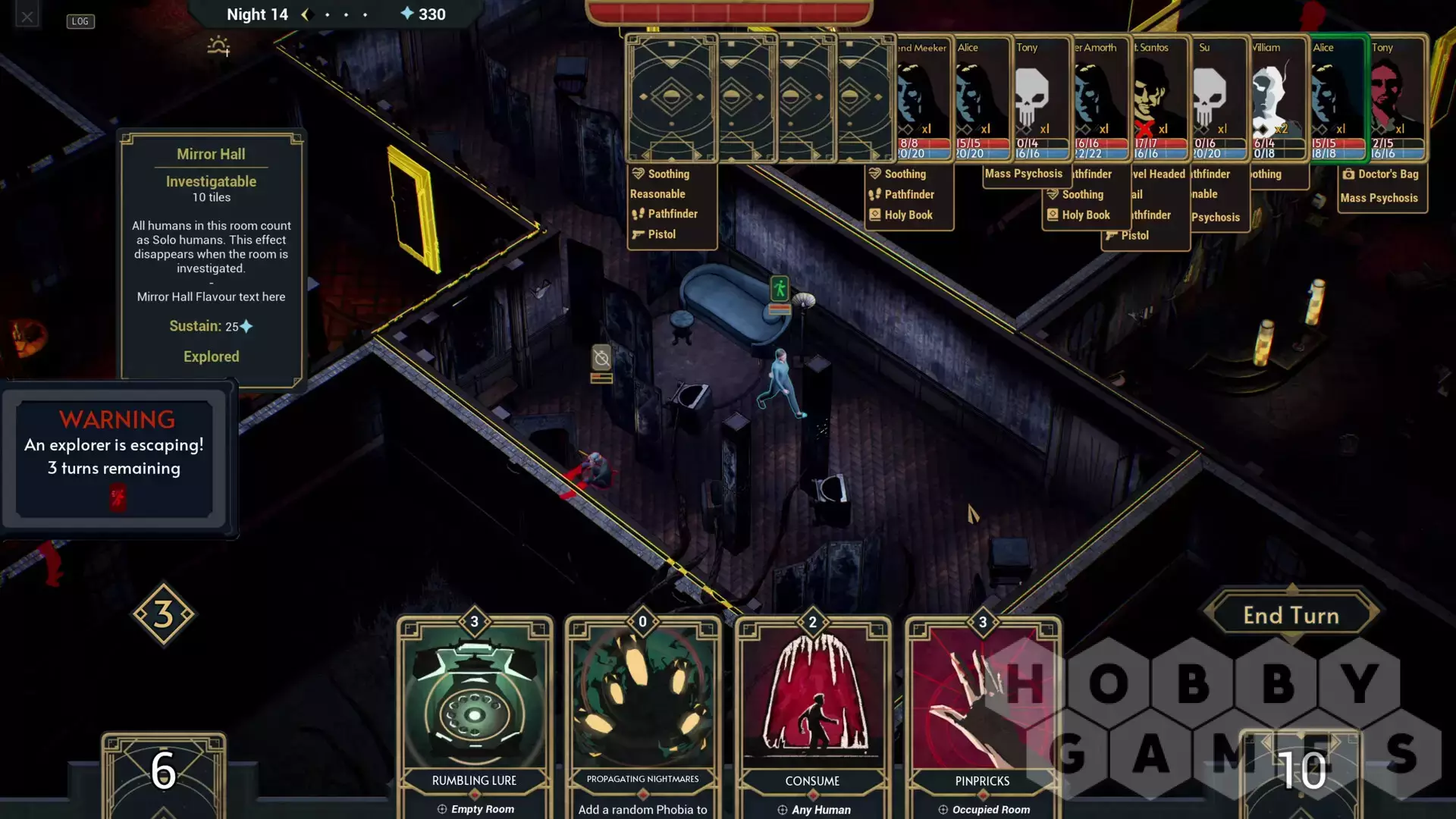
Task: Choose the Santos character portrait
Action: pos(1159,97)
